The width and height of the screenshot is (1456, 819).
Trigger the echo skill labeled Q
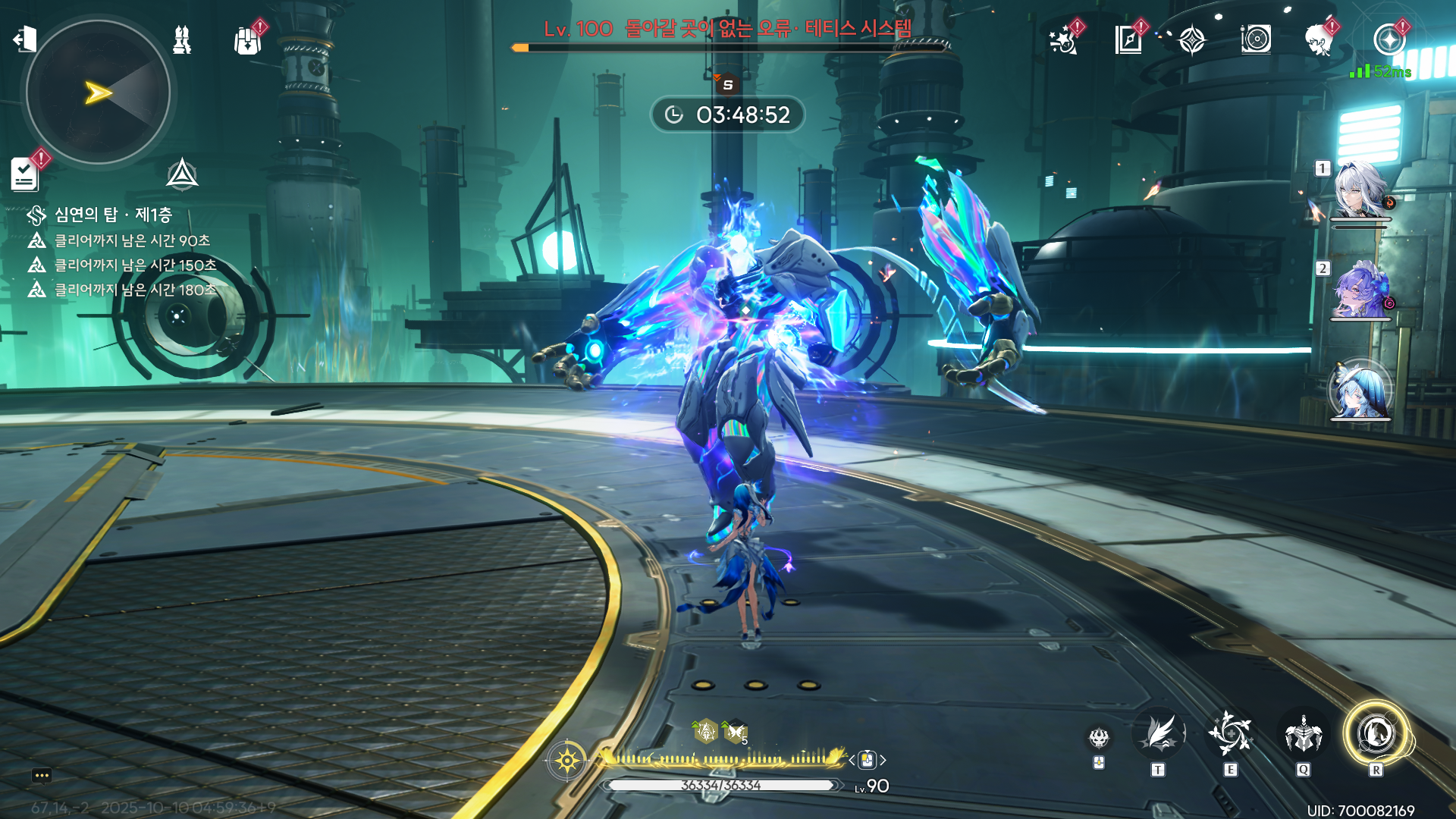pyautogui.click(x=1303, y=734)
